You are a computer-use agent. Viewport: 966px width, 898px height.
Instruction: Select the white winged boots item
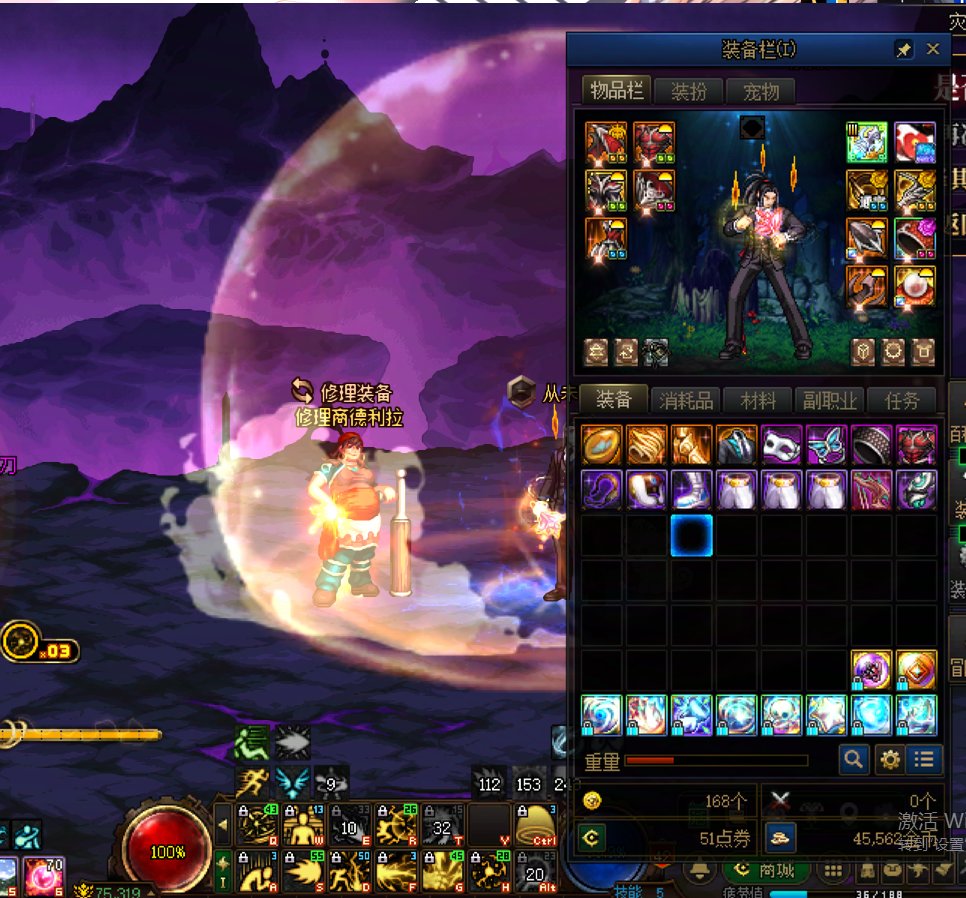692,490
